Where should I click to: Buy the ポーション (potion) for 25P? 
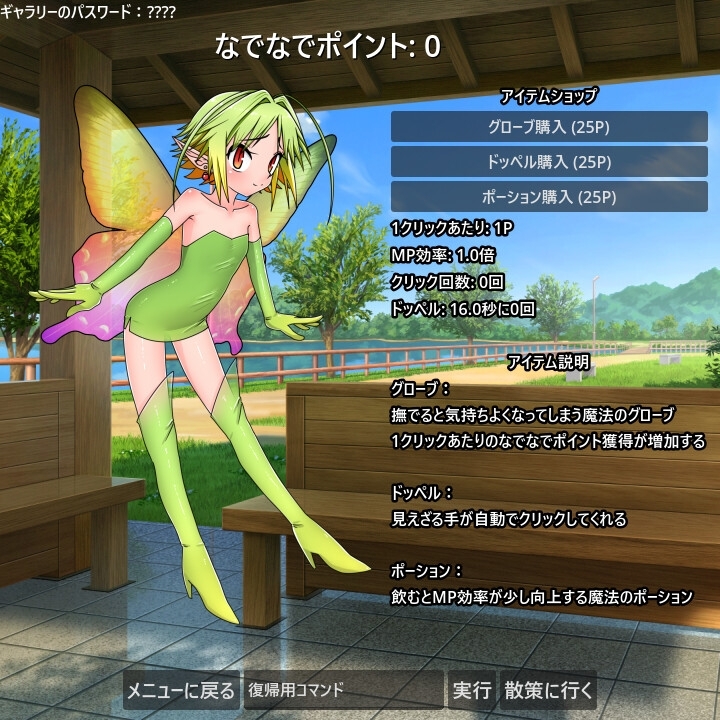pos(549,197)
